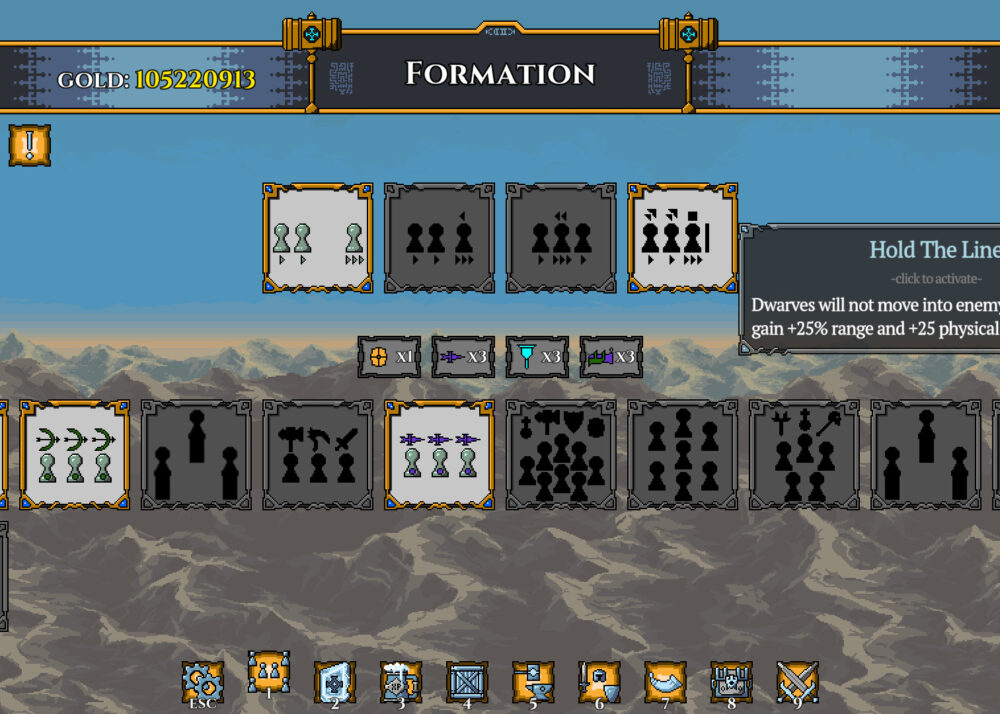The image size is (1000, 714).
Task: Select the large ten-dwarf formation tile
Action: click(561, 455)
